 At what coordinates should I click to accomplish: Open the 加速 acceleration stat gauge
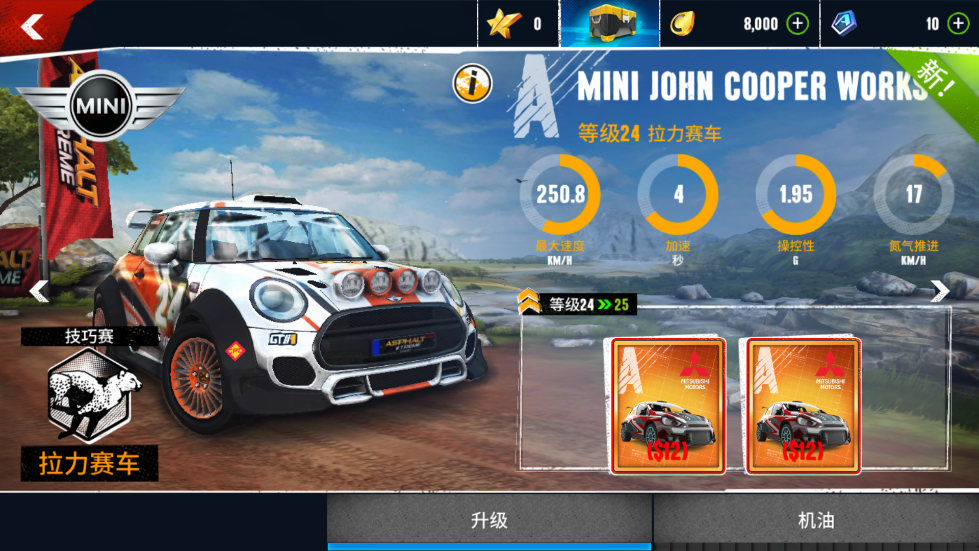678,194
